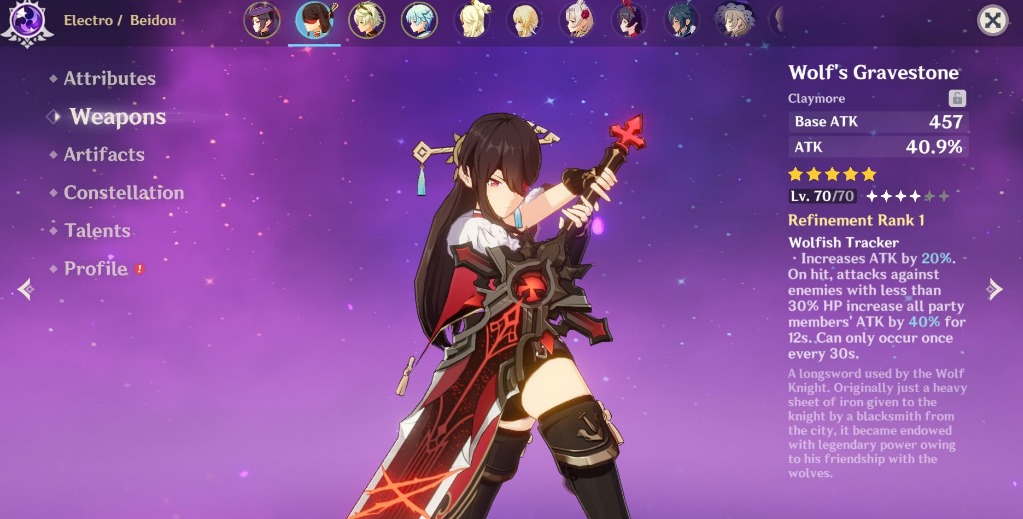Select the white-haired portrait with red rose
The width and height of the screenshot is (1023, 519).
577,20
